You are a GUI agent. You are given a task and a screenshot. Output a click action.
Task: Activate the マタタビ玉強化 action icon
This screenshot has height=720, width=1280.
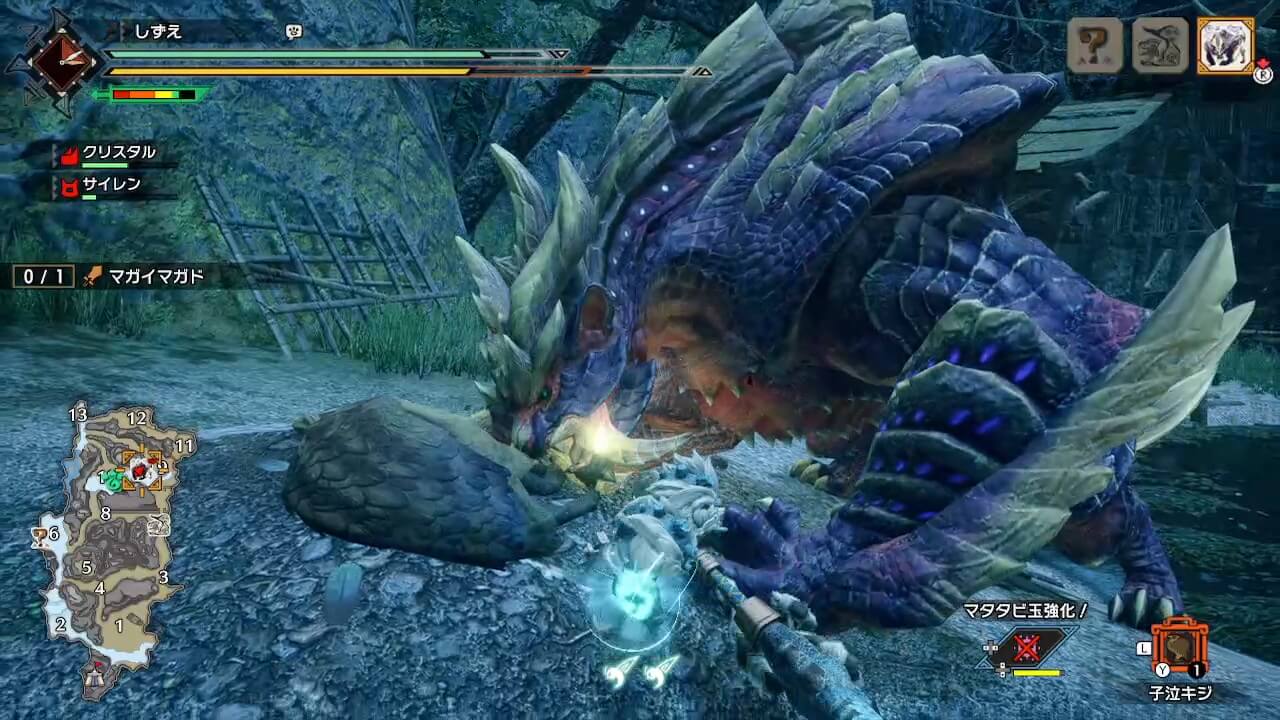(x=1026, y=648)
